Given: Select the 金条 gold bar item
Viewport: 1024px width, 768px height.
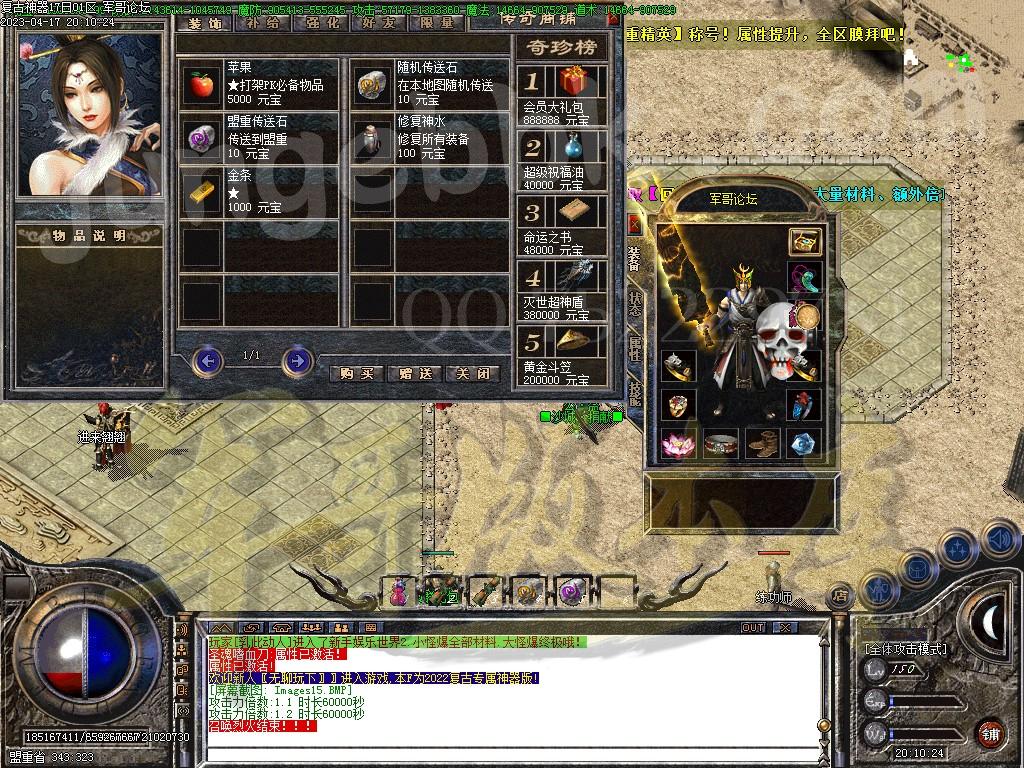Looking at the screenshot, I should (202, 194).
